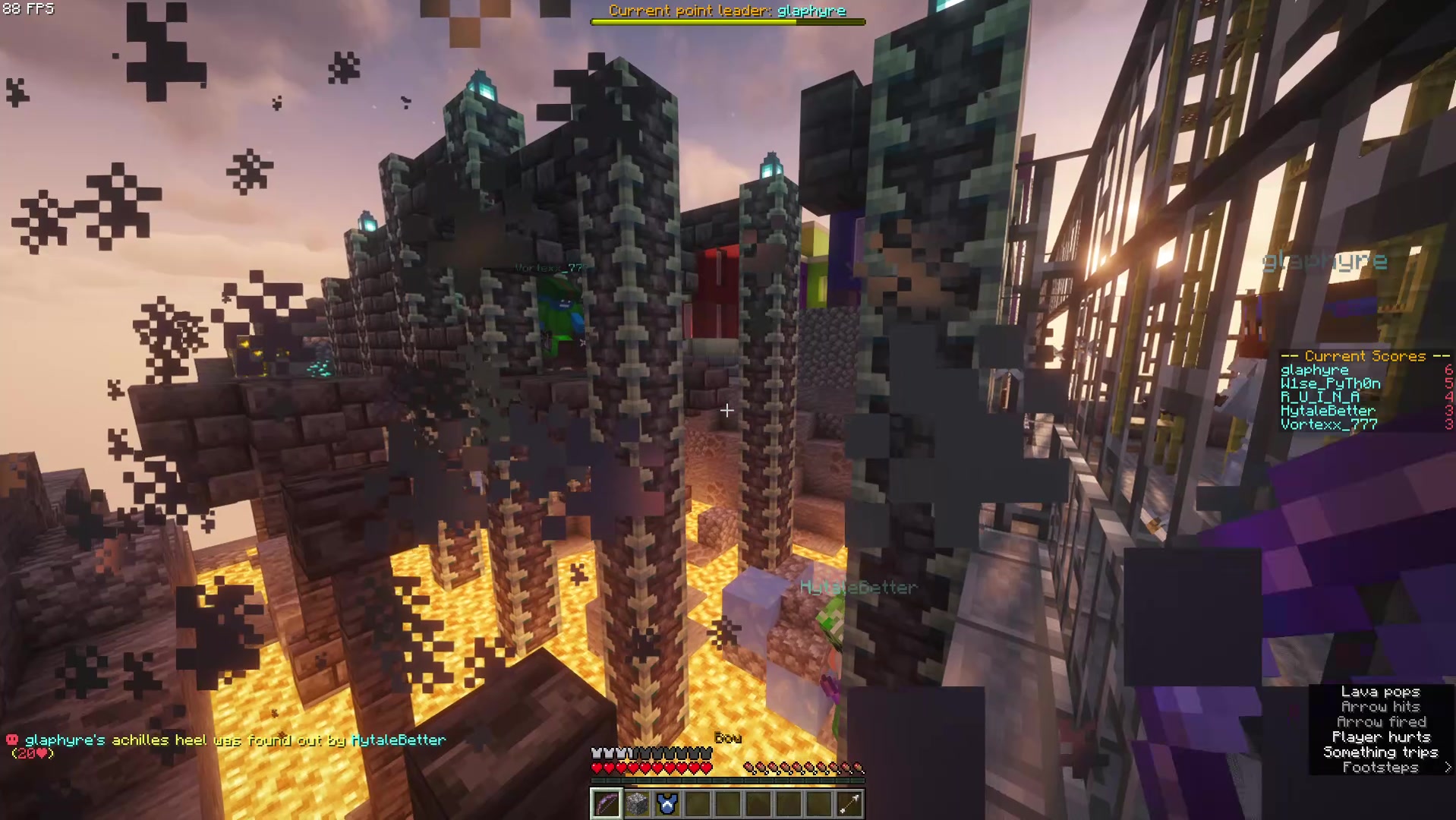The height and width of the screenshot is (820, 1456).
Task: Click the pink heart icon beside the chat message
Action: point(11,740)
